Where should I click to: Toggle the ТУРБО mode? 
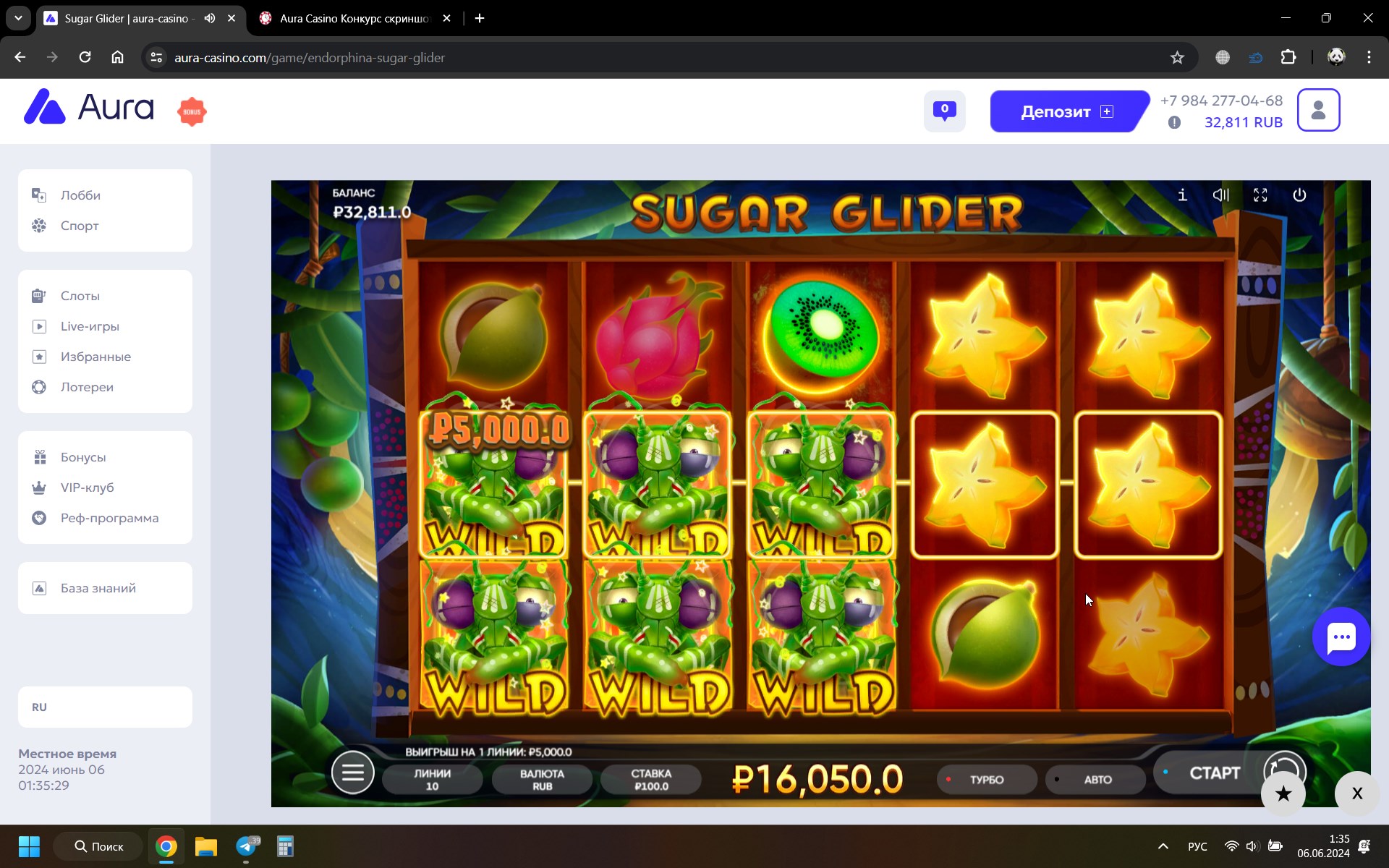click(x=986, y=780)
